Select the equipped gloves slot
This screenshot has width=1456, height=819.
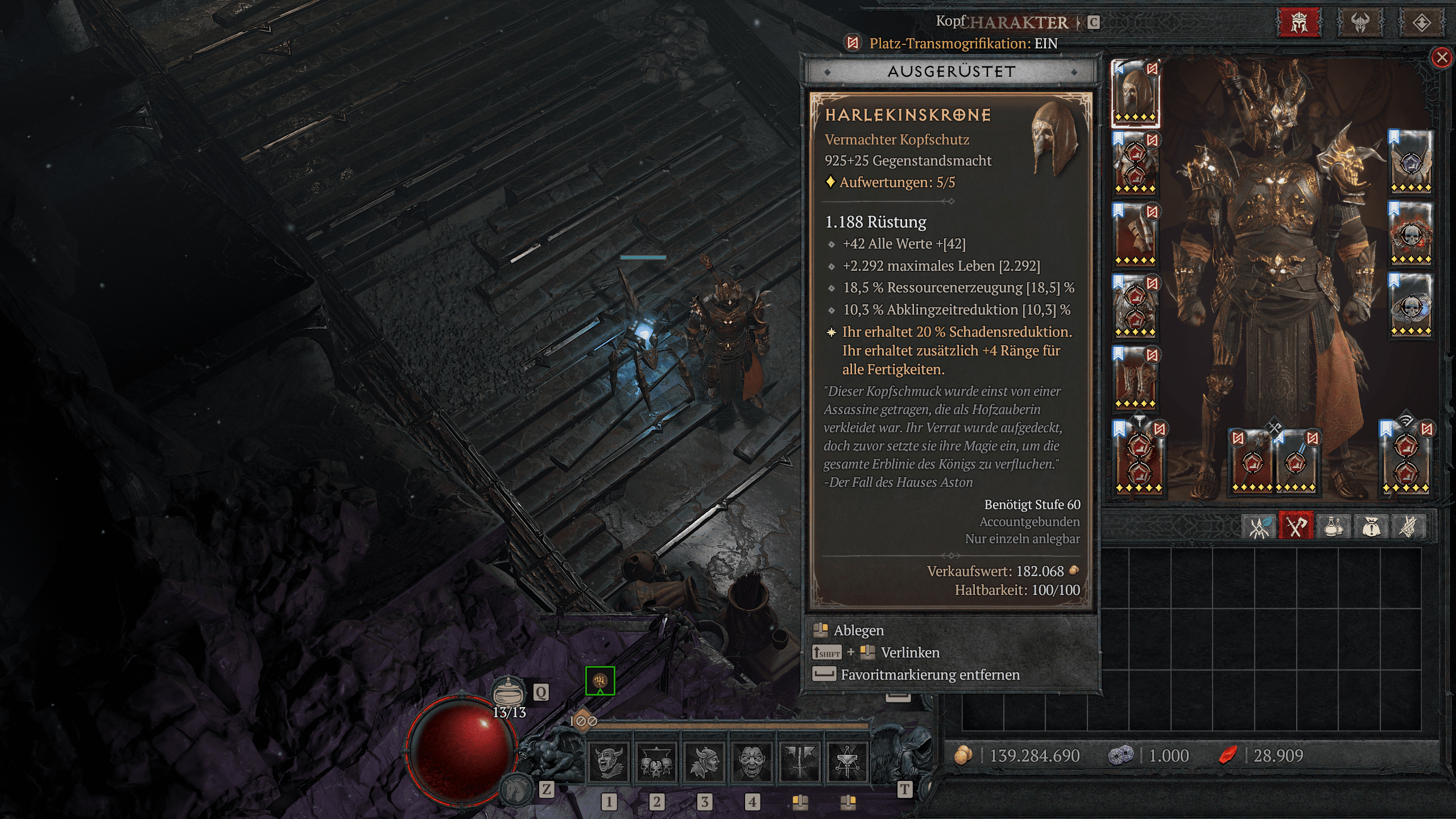pos(1135,236)
